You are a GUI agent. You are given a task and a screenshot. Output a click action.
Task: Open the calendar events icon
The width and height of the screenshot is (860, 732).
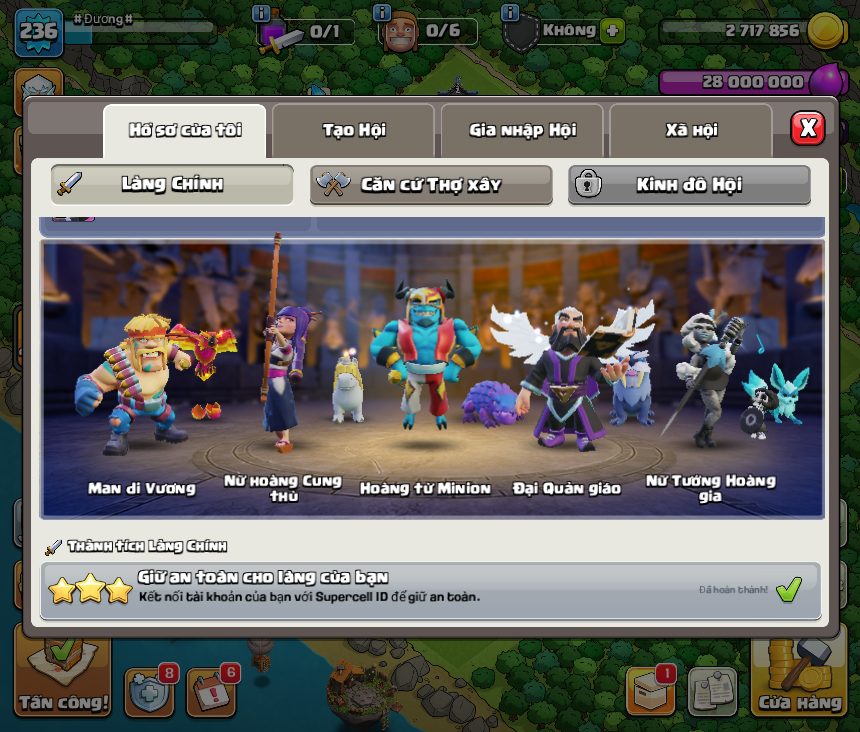pos(211,692)
